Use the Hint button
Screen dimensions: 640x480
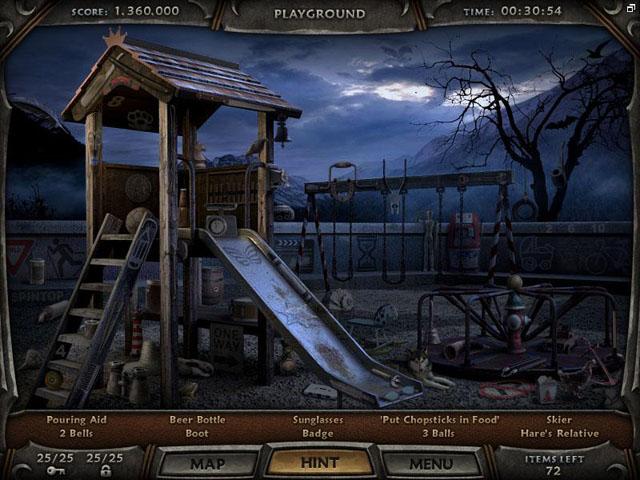319,463
